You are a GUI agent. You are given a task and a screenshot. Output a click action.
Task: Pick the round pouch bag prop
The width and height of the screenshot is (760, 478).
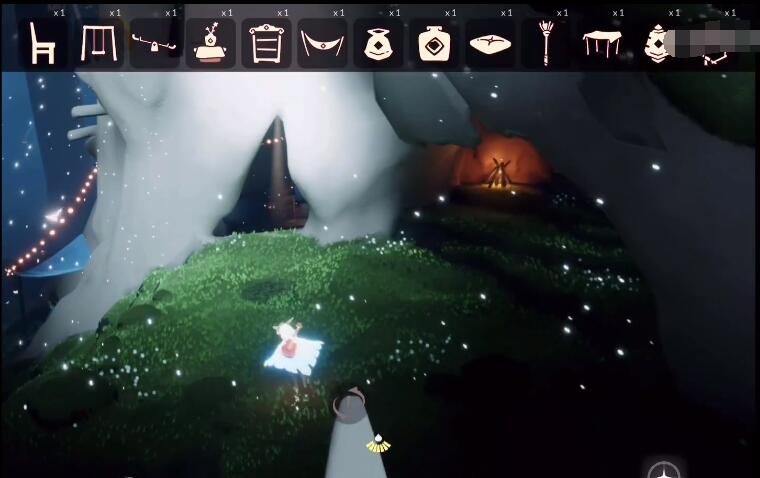[x=378, y=45]
